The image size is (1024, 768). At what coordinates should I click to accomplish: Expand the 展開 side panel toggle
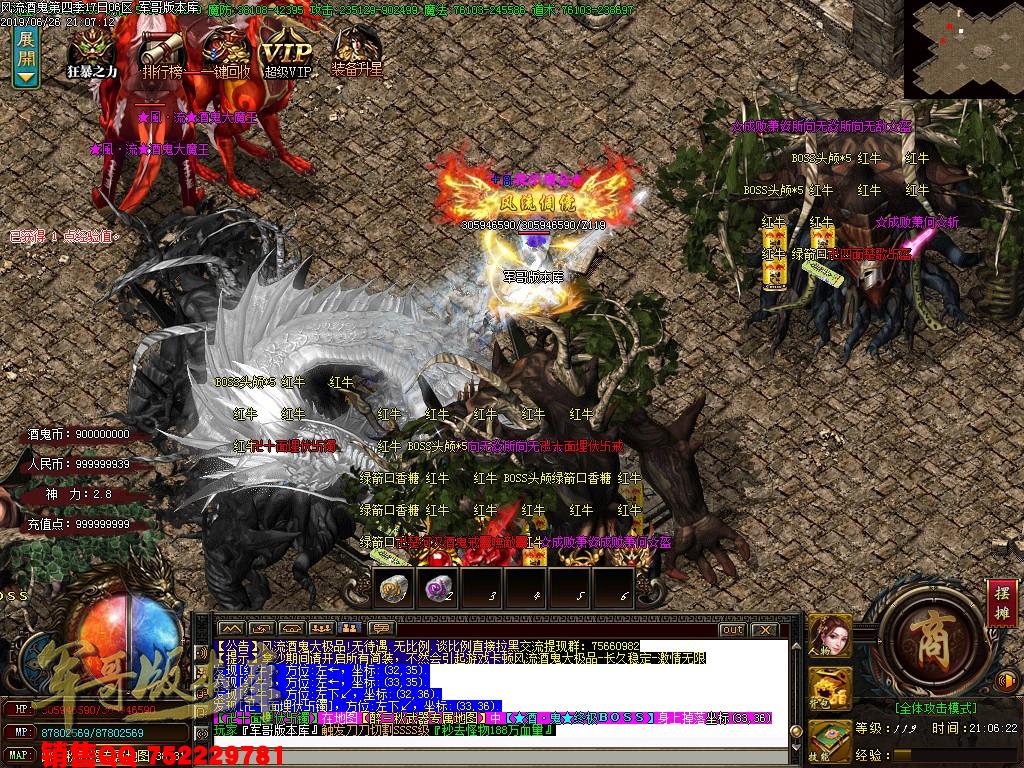coord(26,57)
